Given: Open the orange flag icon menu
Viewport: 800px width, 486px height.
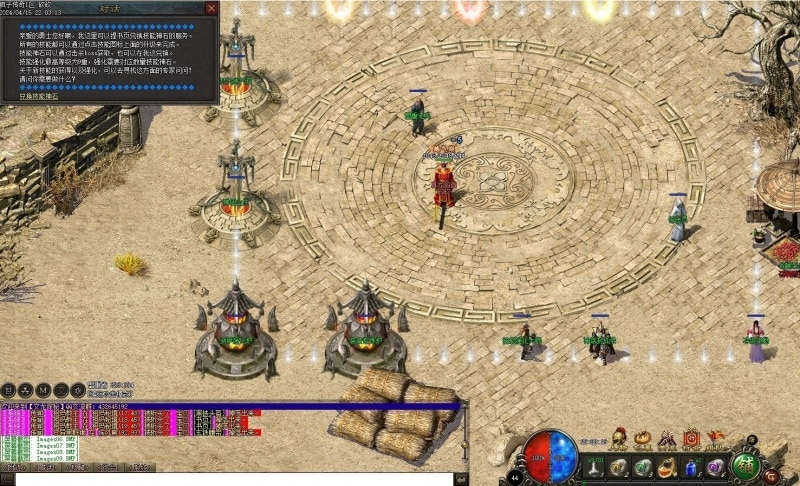Looking at the screenshot, I should pos(714,440).
